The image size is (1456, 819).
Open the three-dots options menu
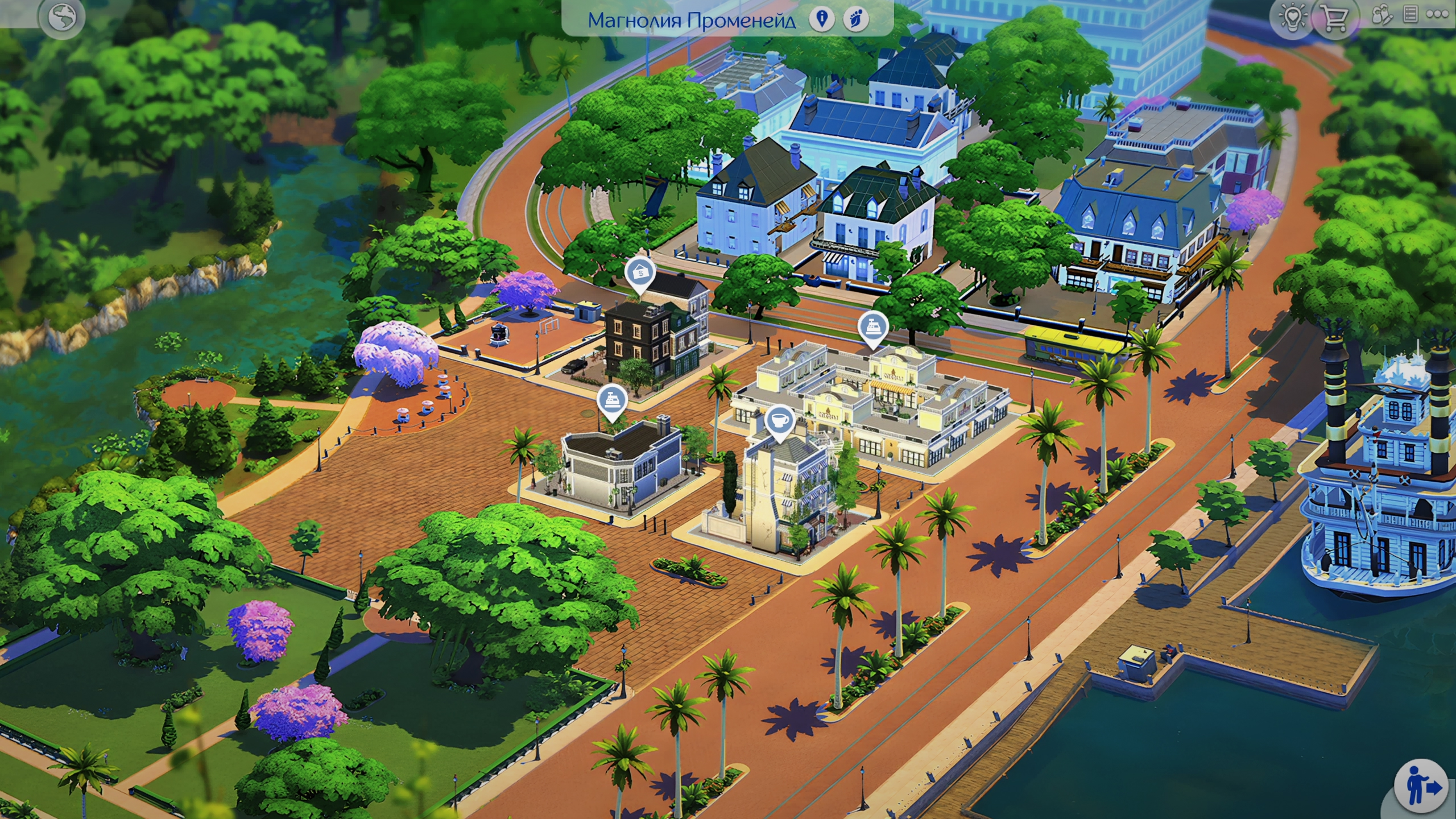(1437, 15)
